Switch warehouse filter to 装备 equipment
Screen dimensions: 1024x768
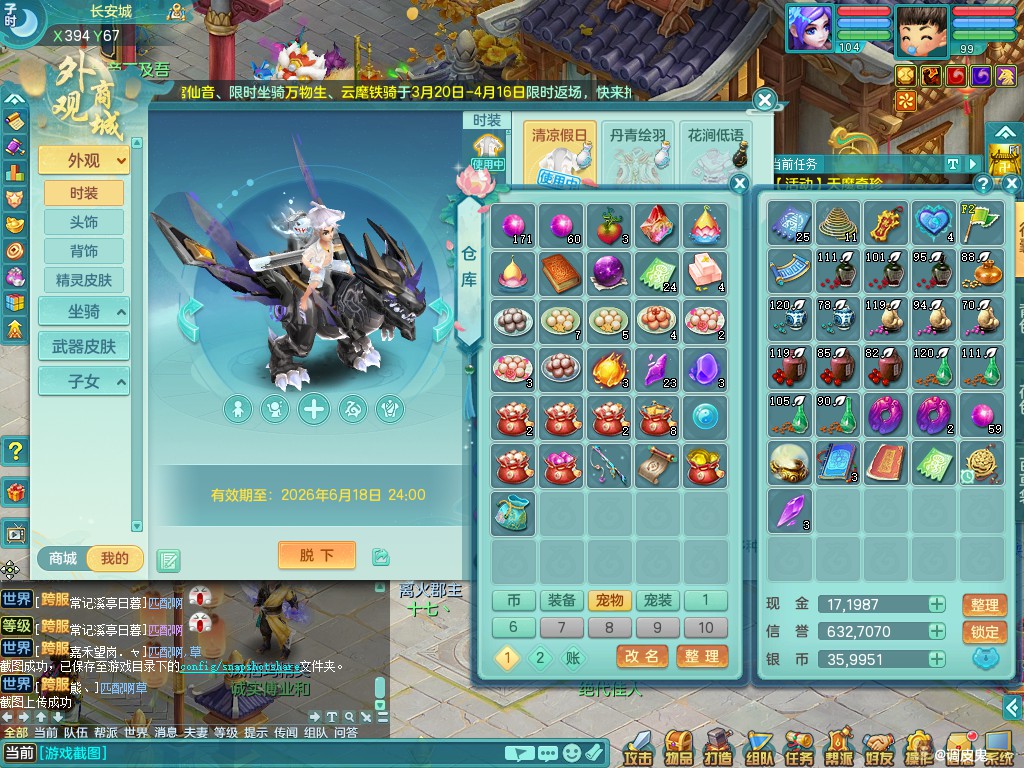pyautogui.click(x=562, y=600)
